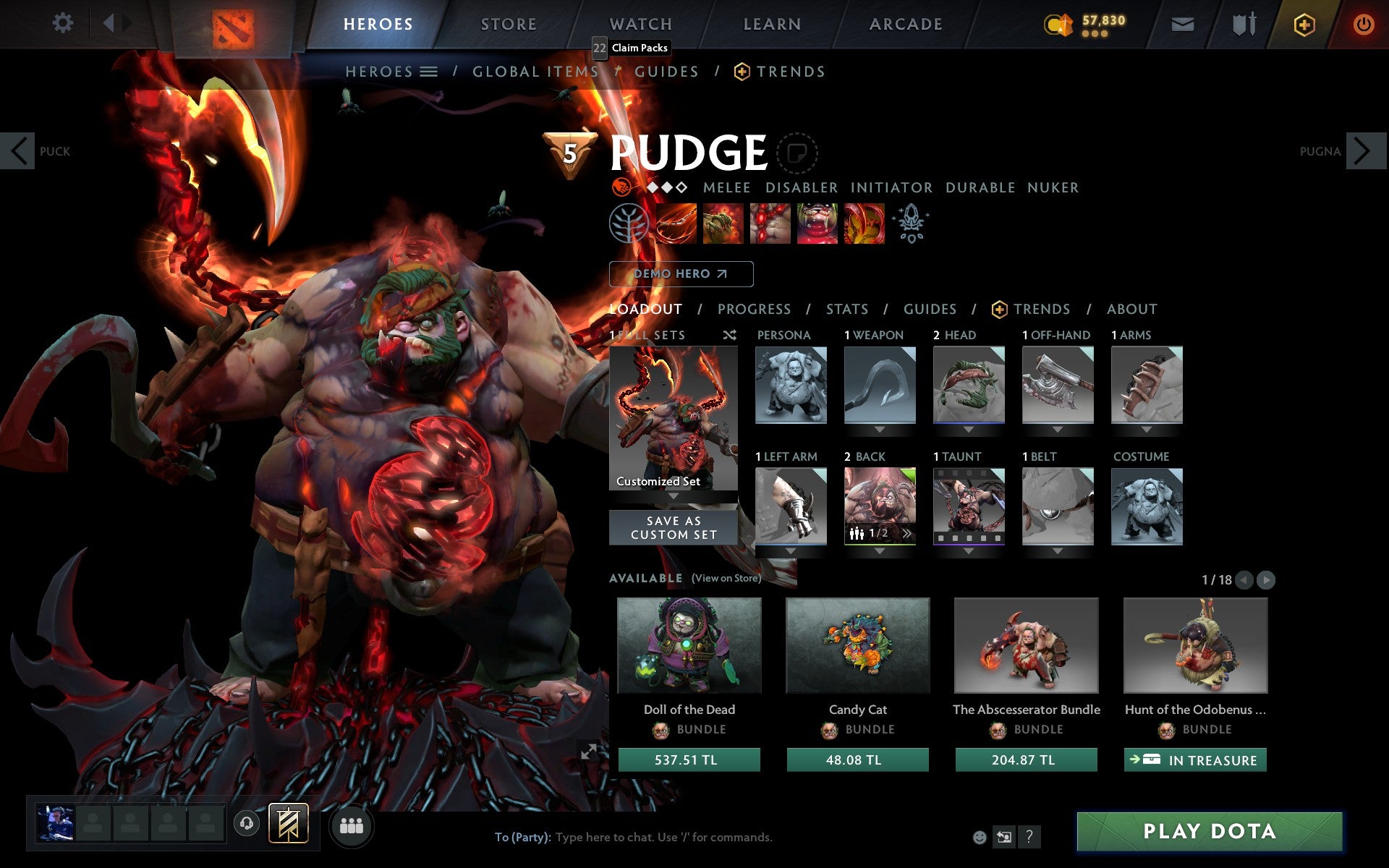The width and height of the screenshot is (1389, 868).
Task: Open the settings gear icon
Action: [x=64, y=23]
